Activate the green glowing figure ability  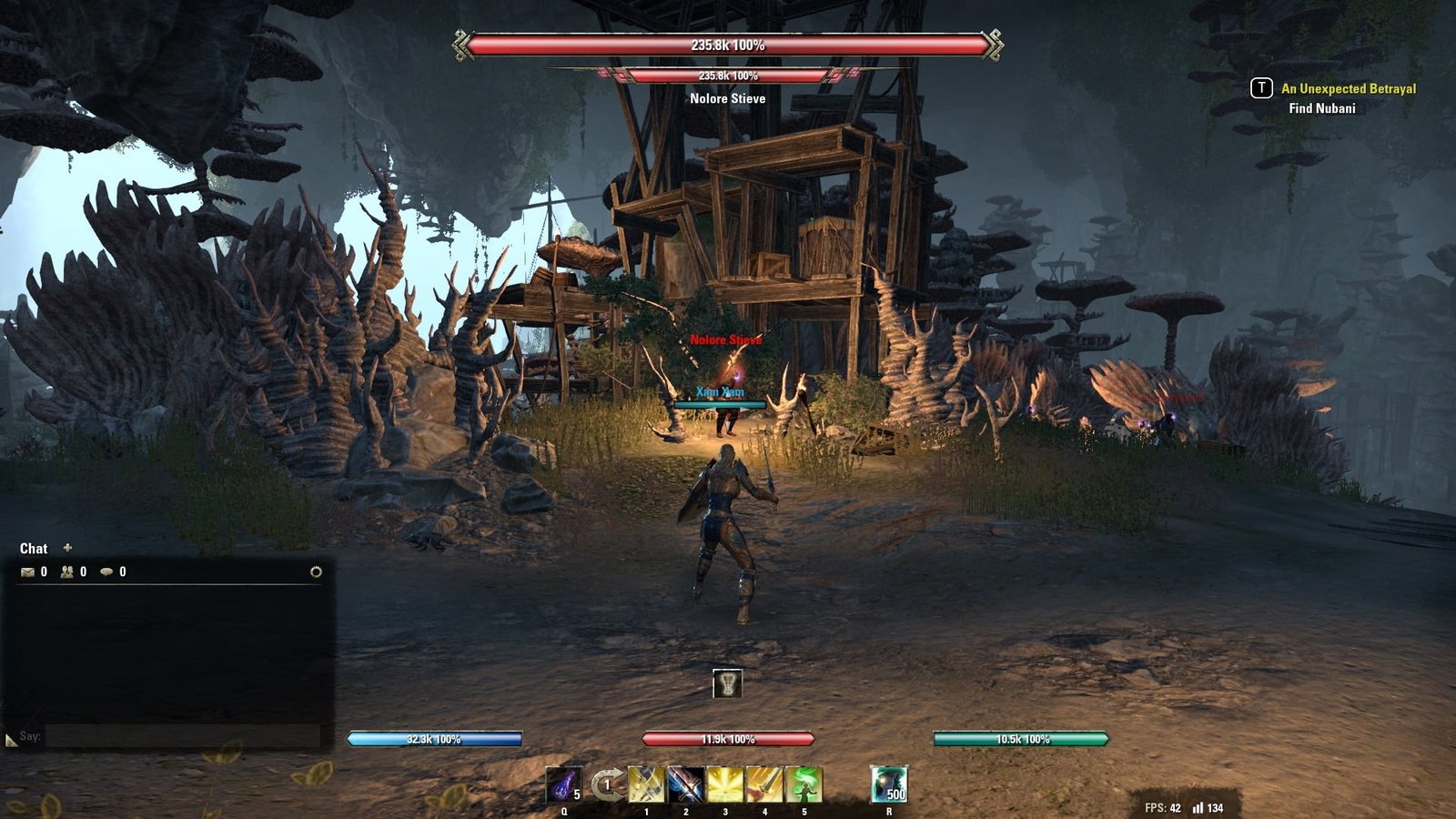tap(804, 784)
